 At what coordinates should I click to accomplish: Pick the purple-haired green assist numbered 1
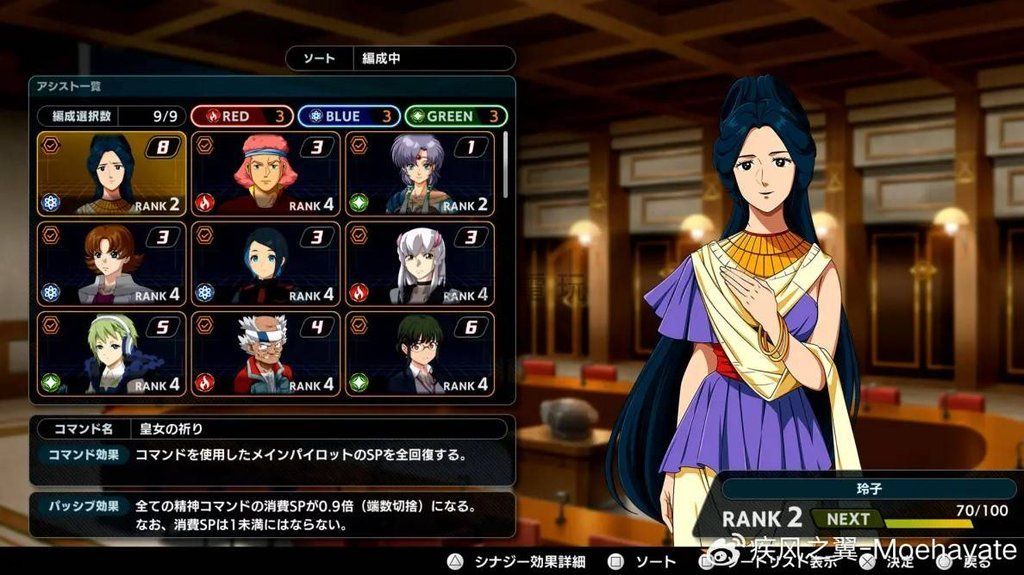[419, 173]
